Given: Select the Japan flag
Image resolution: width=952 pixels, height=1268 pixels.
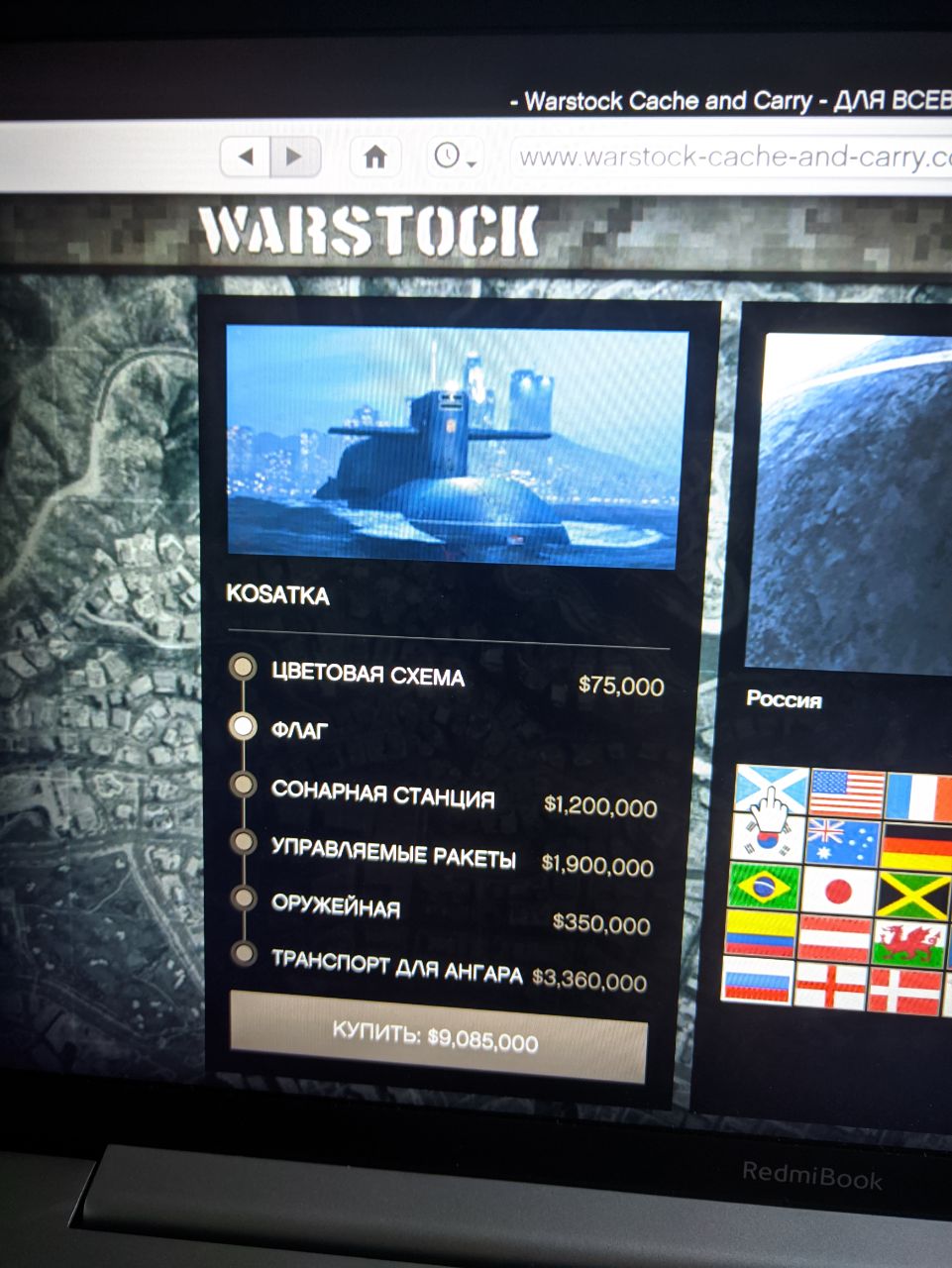Looking at the screenshot, I should 838,890.
